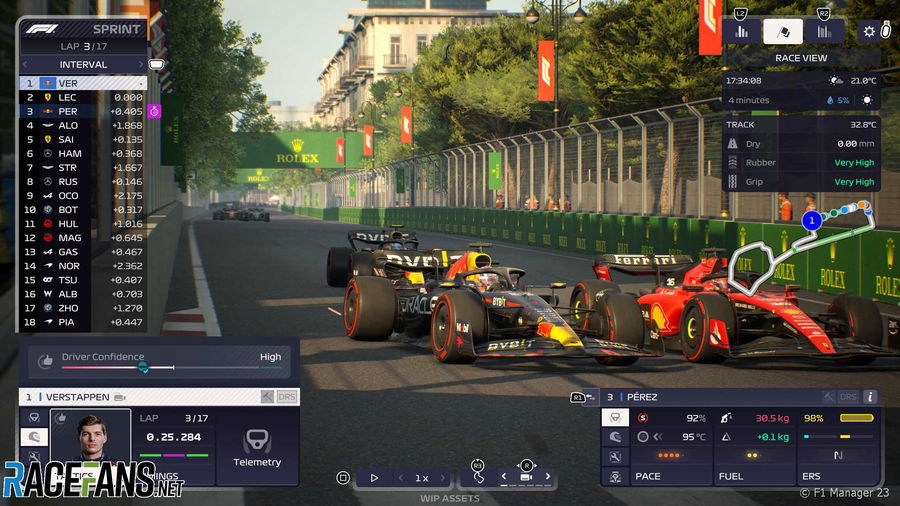The image size is (900, 506).
Task: Increase the simulation speed with right arrow
Action: click(x=451, y=478)
